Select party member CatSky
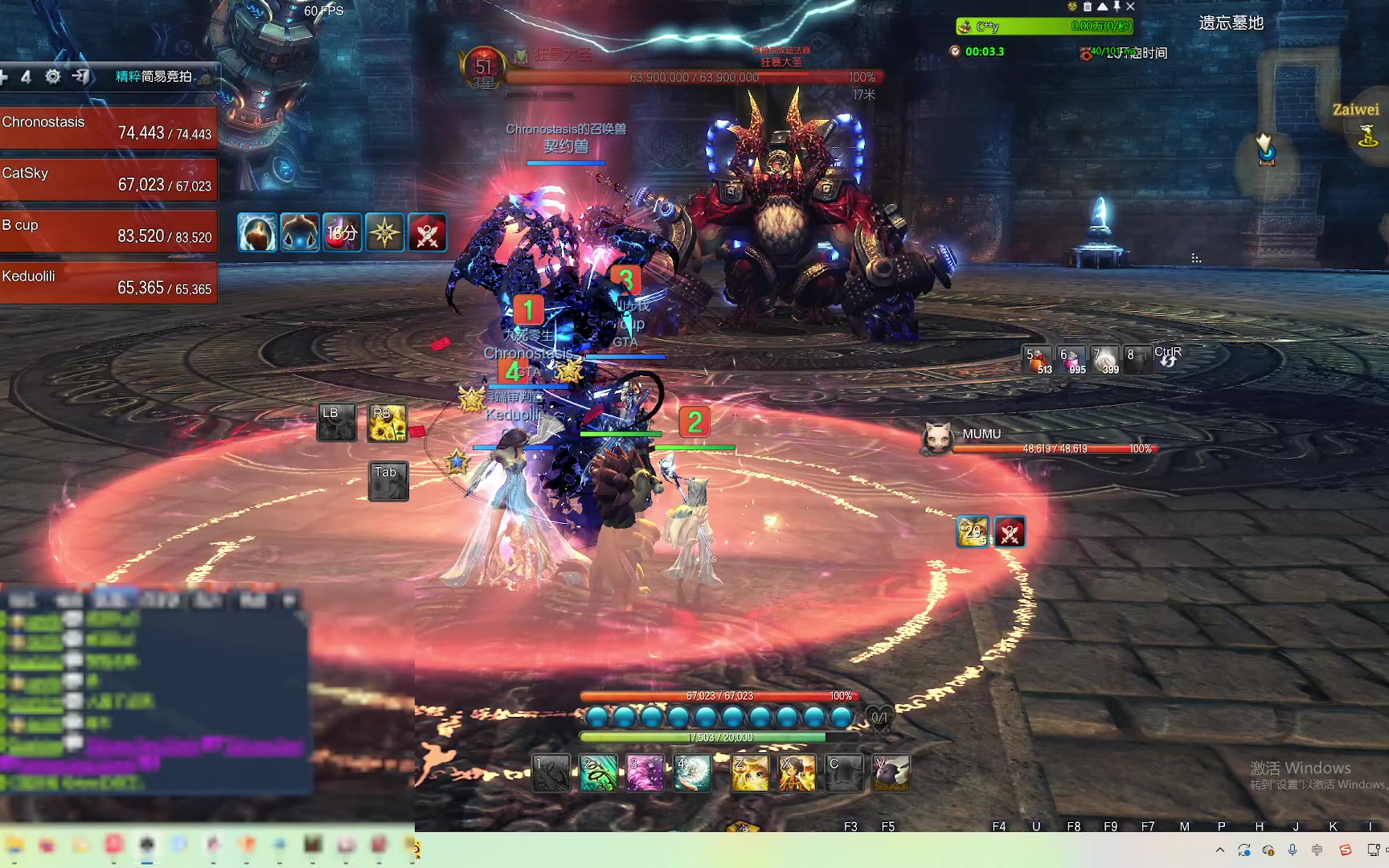The image size is (1389, 868). pyautogui.click(x=109, y=179)
